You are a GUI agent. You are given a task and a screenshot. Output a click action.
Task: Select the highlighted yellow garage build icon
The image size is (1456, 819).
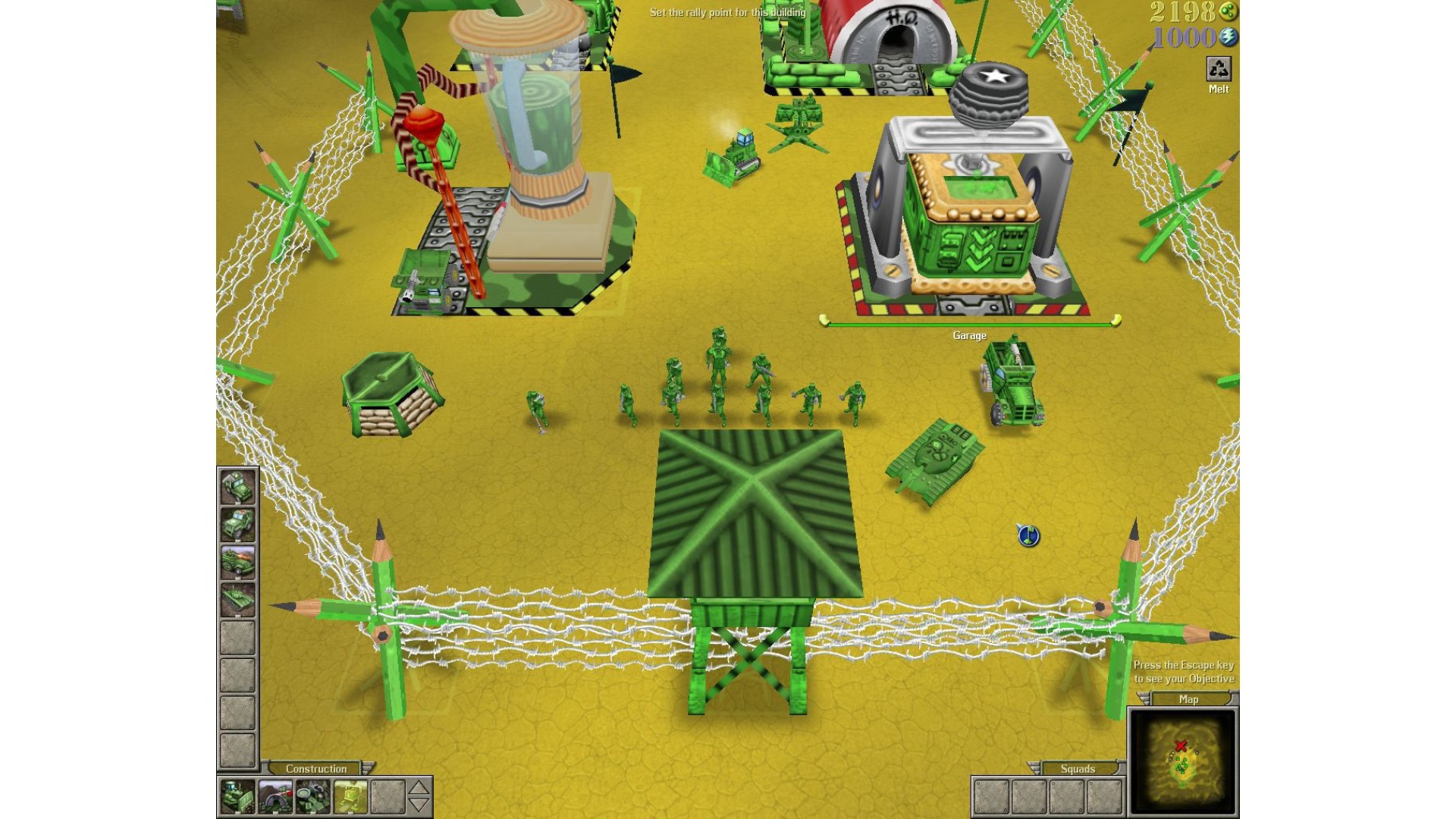[x=350, y=796]
